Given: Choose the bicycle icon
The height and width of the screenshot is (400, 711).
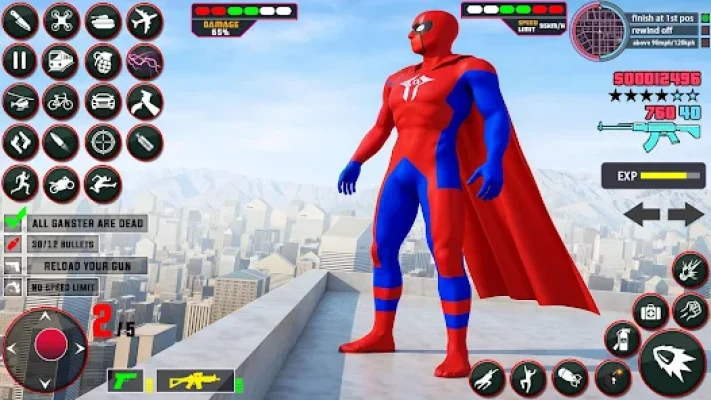Looking at the screenshot, I should [x=61, y=101].
